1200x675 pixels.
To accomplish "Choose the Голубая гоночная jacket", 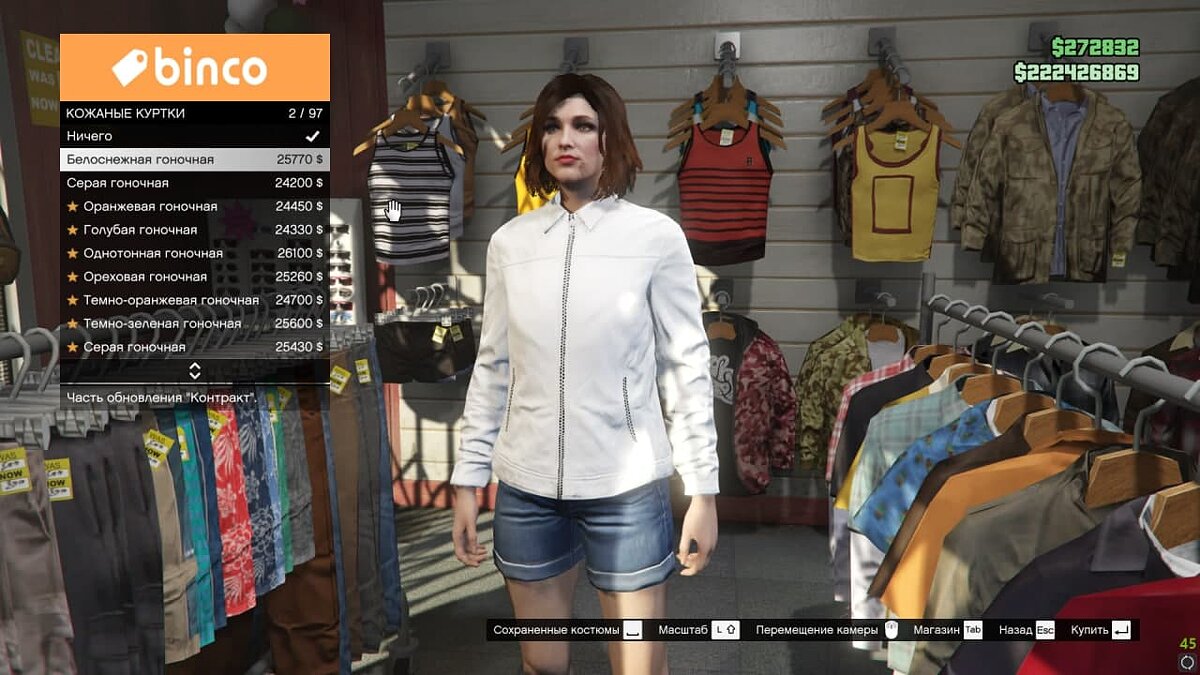I will (x=194, y=230).
